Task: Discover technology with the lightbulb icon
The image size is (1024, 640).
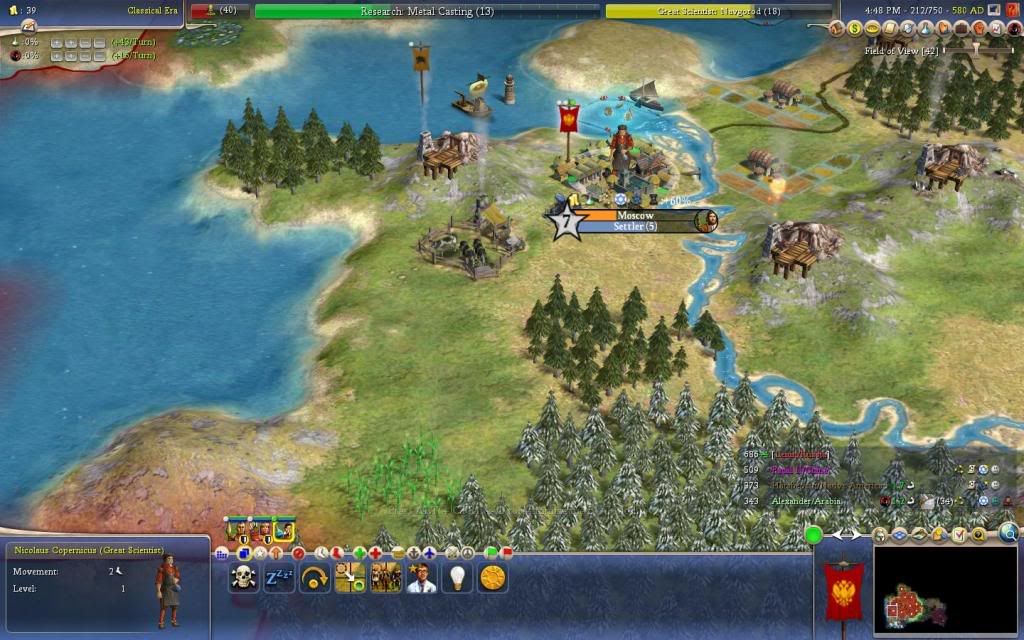Action: click(x=457, y=577)
